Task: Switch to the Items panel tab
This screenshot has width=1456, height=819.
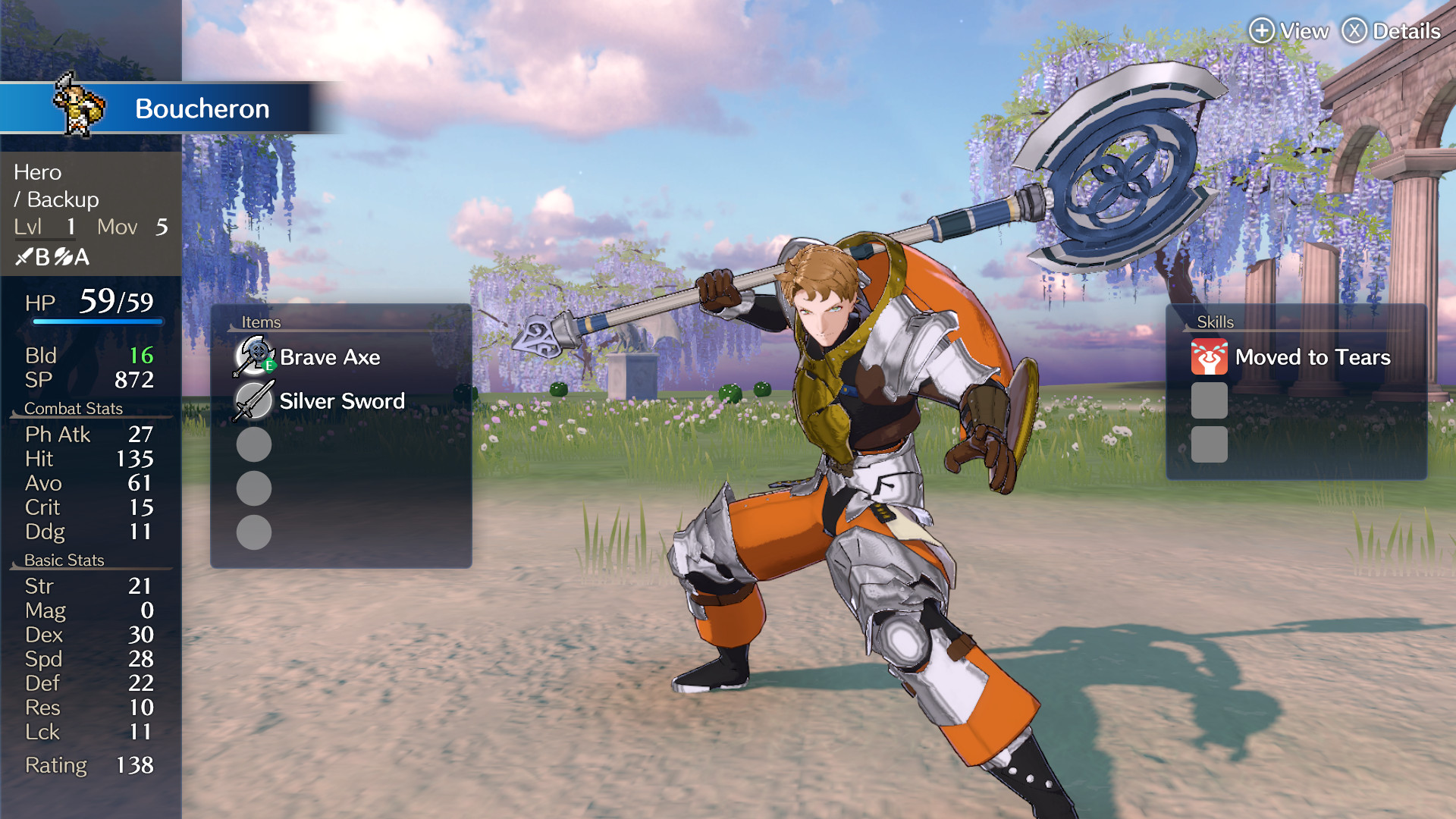Action: pos(261,322)
